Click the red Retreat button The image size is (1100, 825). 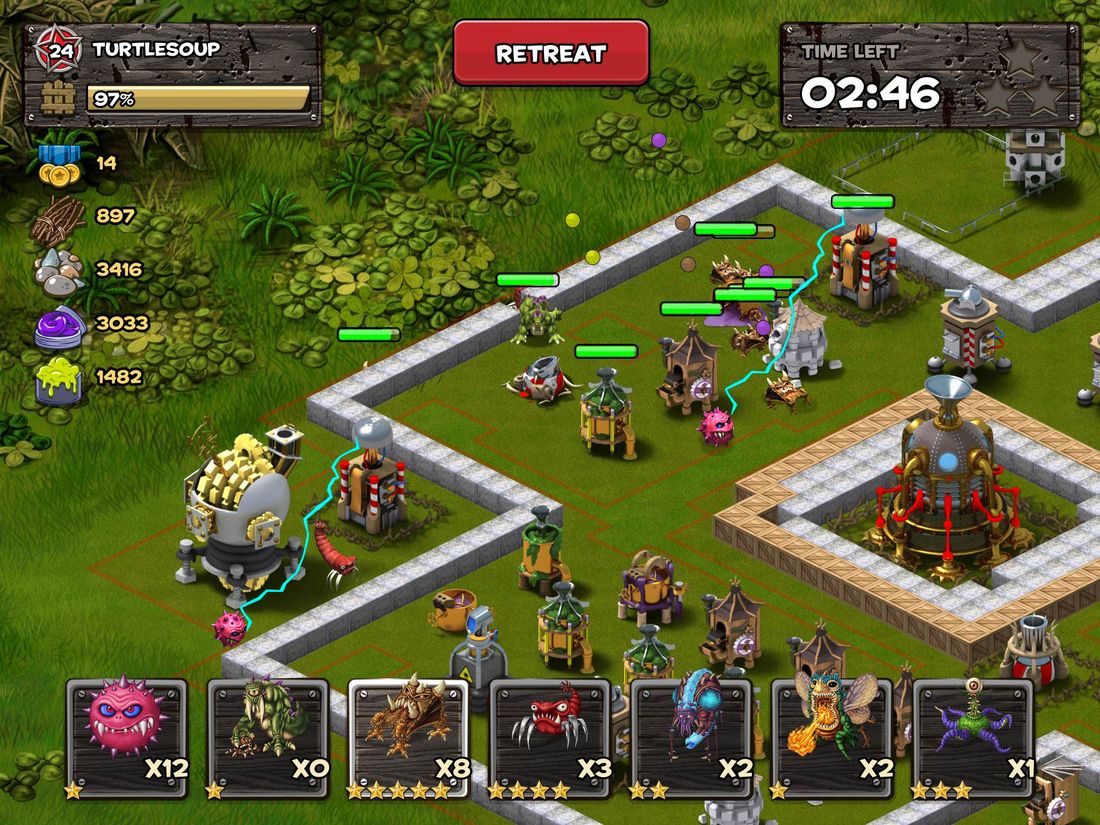551,53
